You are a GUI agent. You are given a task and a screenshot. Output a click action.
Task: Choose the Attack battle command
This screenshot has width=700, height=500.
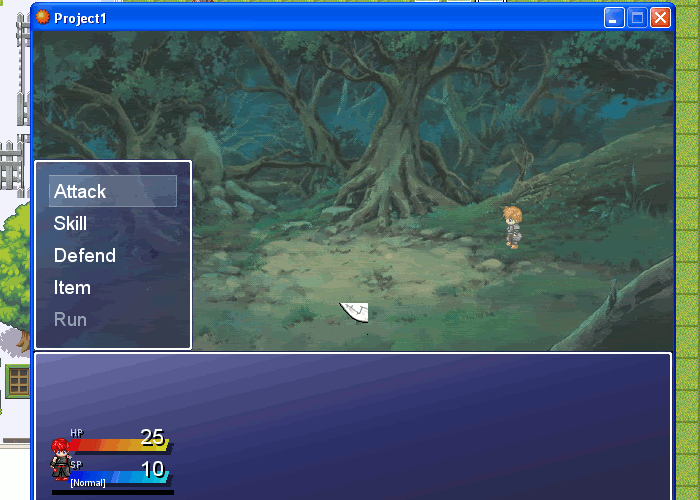(80, 191)
